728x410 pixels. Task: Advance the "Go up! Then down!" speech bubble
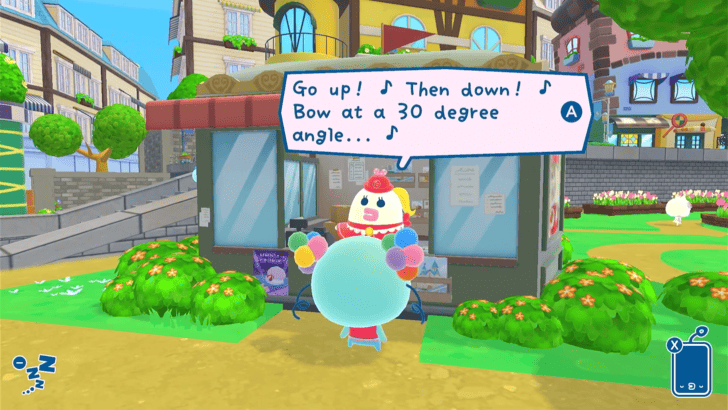pos(571,113)
